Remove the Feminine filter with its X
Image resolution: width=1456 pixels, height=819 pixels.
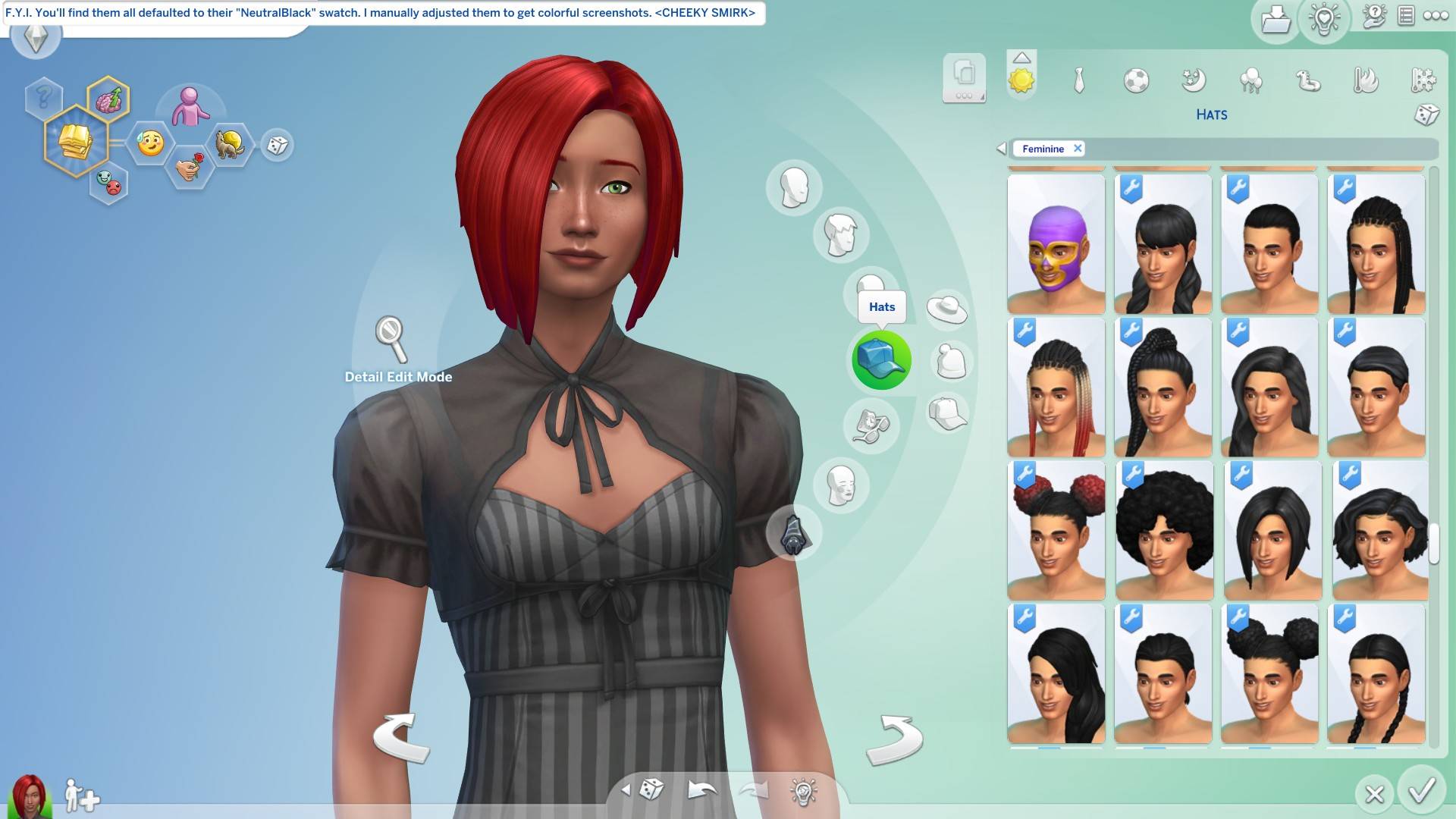point(1078,149)
